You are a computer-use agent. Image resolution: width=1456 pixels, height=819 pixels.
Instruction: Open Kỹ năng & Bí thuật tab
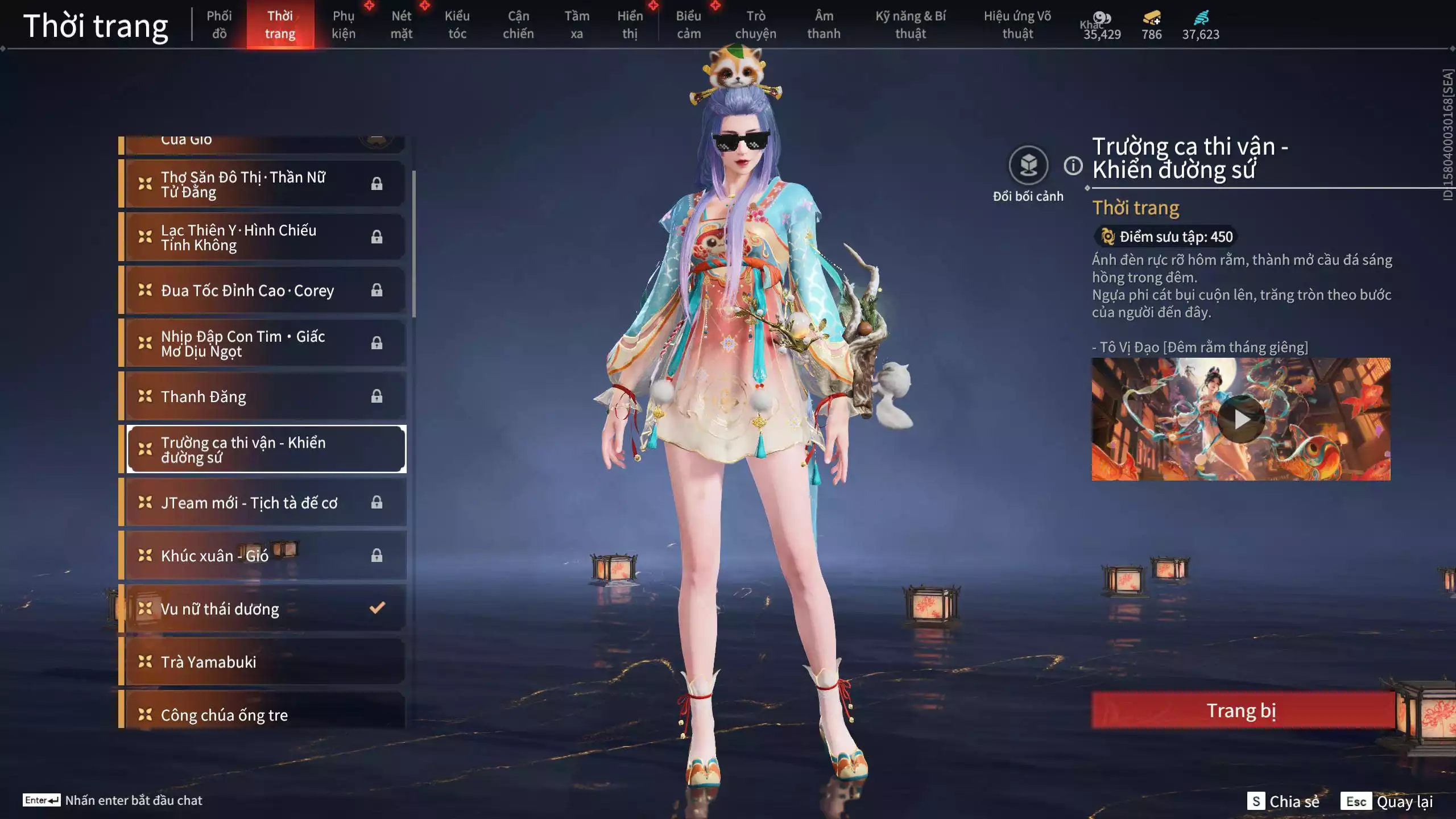[x=911, y=25]
